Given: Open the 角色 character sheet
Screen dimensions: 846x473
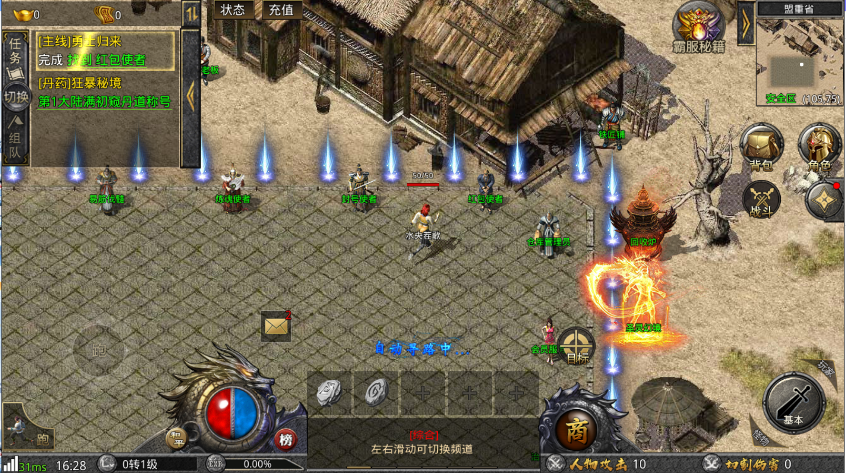Looking at the screenshot, I should click(820, 147).
